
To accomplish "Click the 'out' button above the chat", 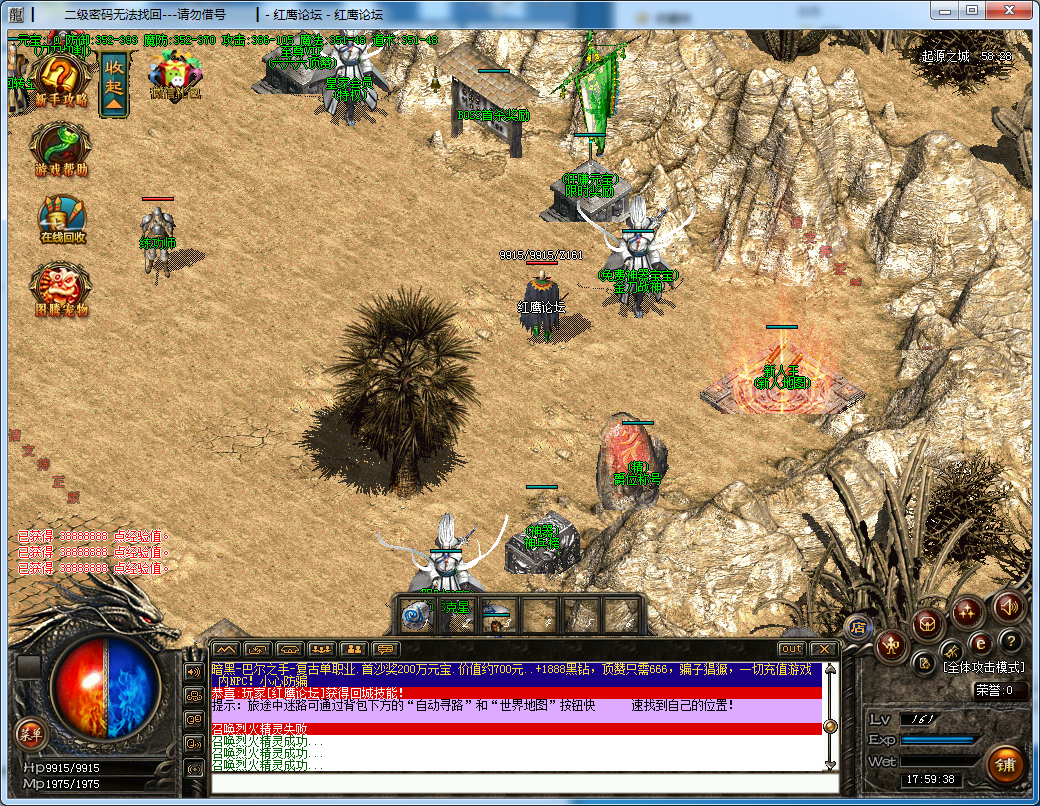I will point(791,649).
